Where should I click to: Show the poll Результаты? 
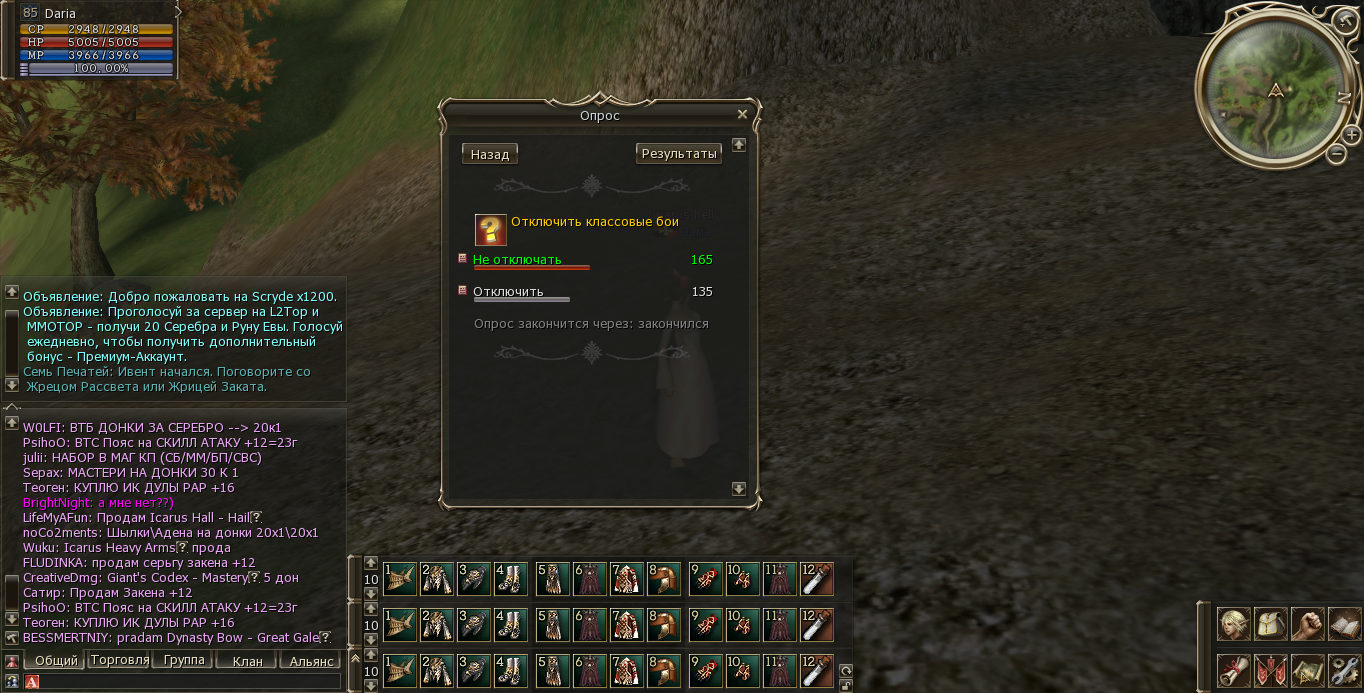click(679, 154)
